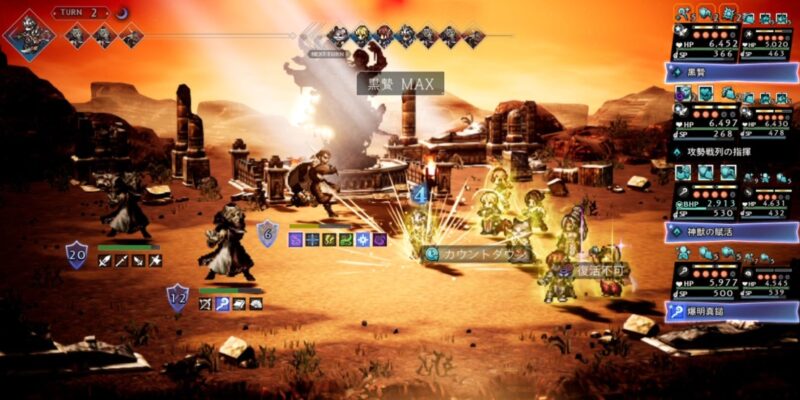Select the party member with 4,545 HP
Screen dimensions: 800x400
[x=768, y=282]
